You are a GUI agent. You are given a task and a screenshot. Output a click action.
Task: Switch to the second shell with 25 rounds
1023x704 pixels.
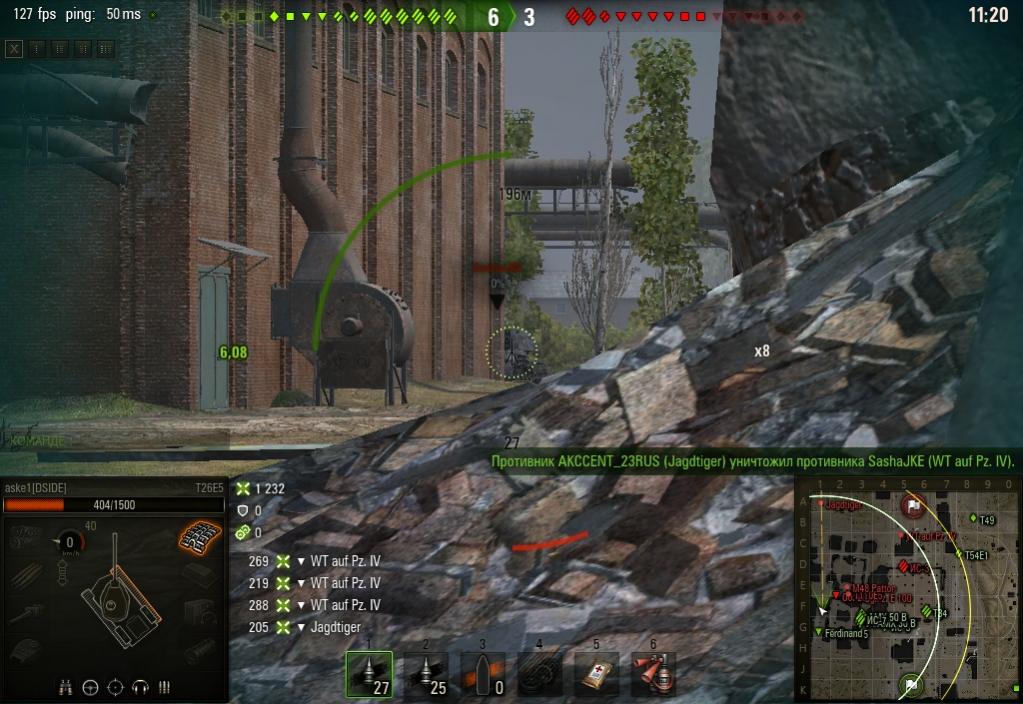point(426,675)
